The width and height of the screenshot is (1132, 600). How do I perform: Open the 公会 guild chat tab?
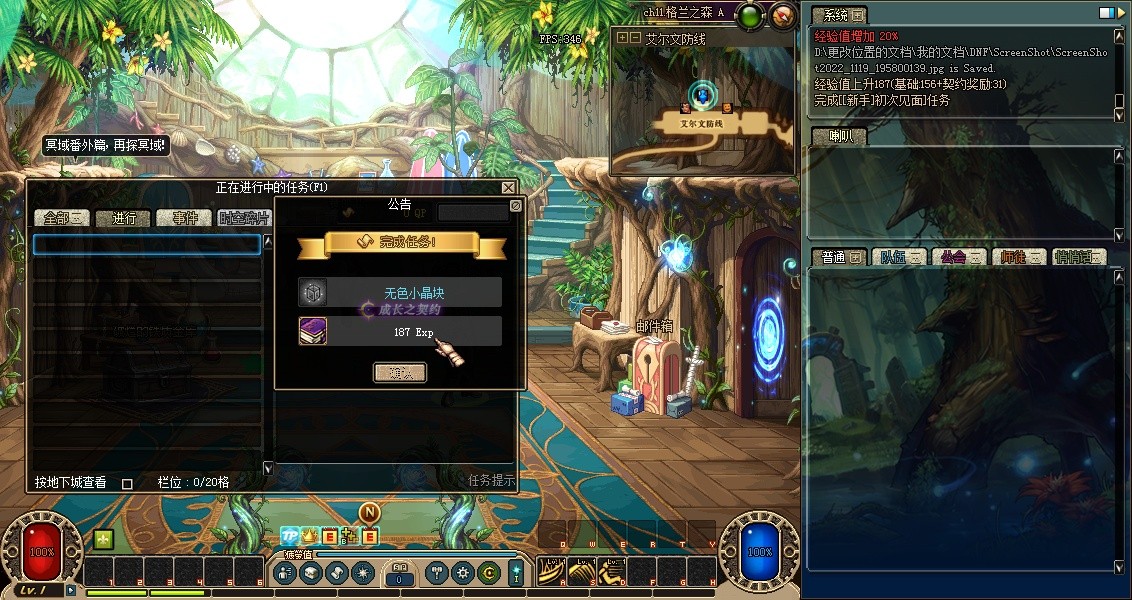pos(957,257)
